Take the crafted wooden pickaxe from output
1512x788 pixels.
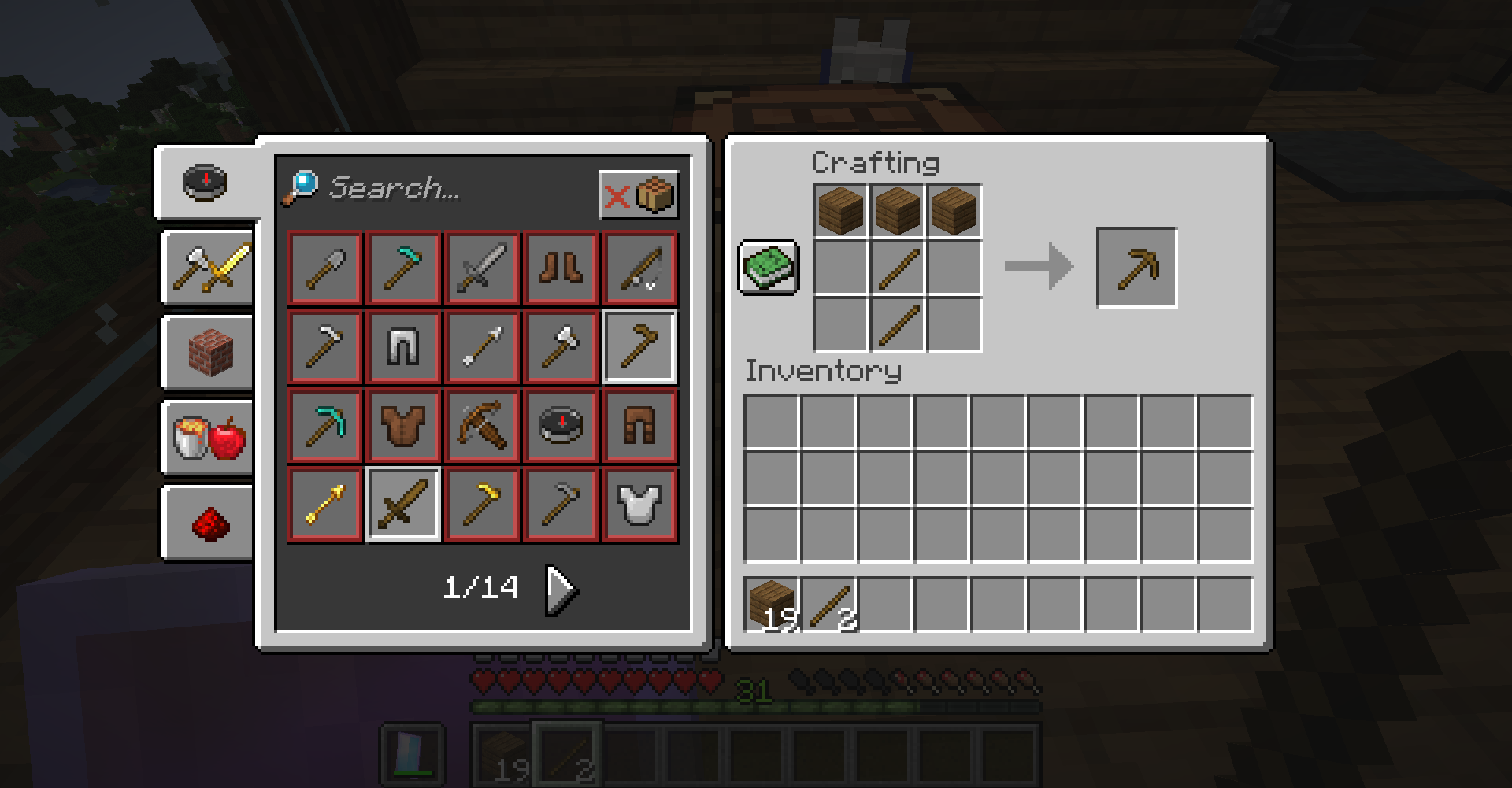[x=1136, y=268]
